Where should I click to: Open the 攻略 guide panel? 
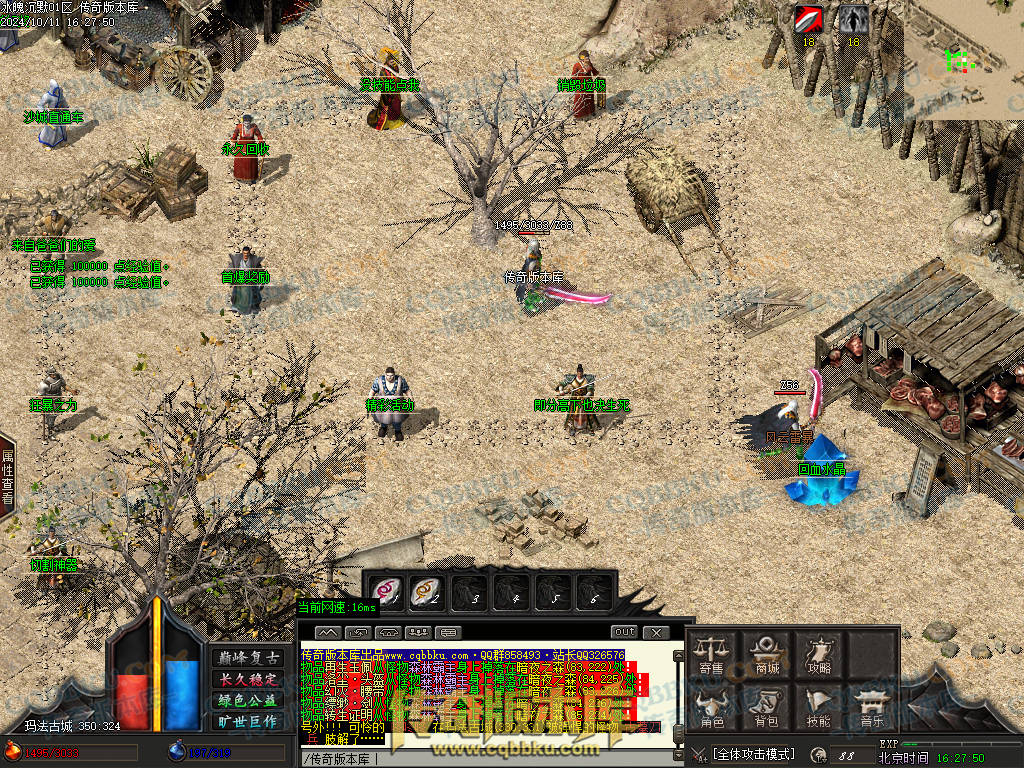[819, 654]
